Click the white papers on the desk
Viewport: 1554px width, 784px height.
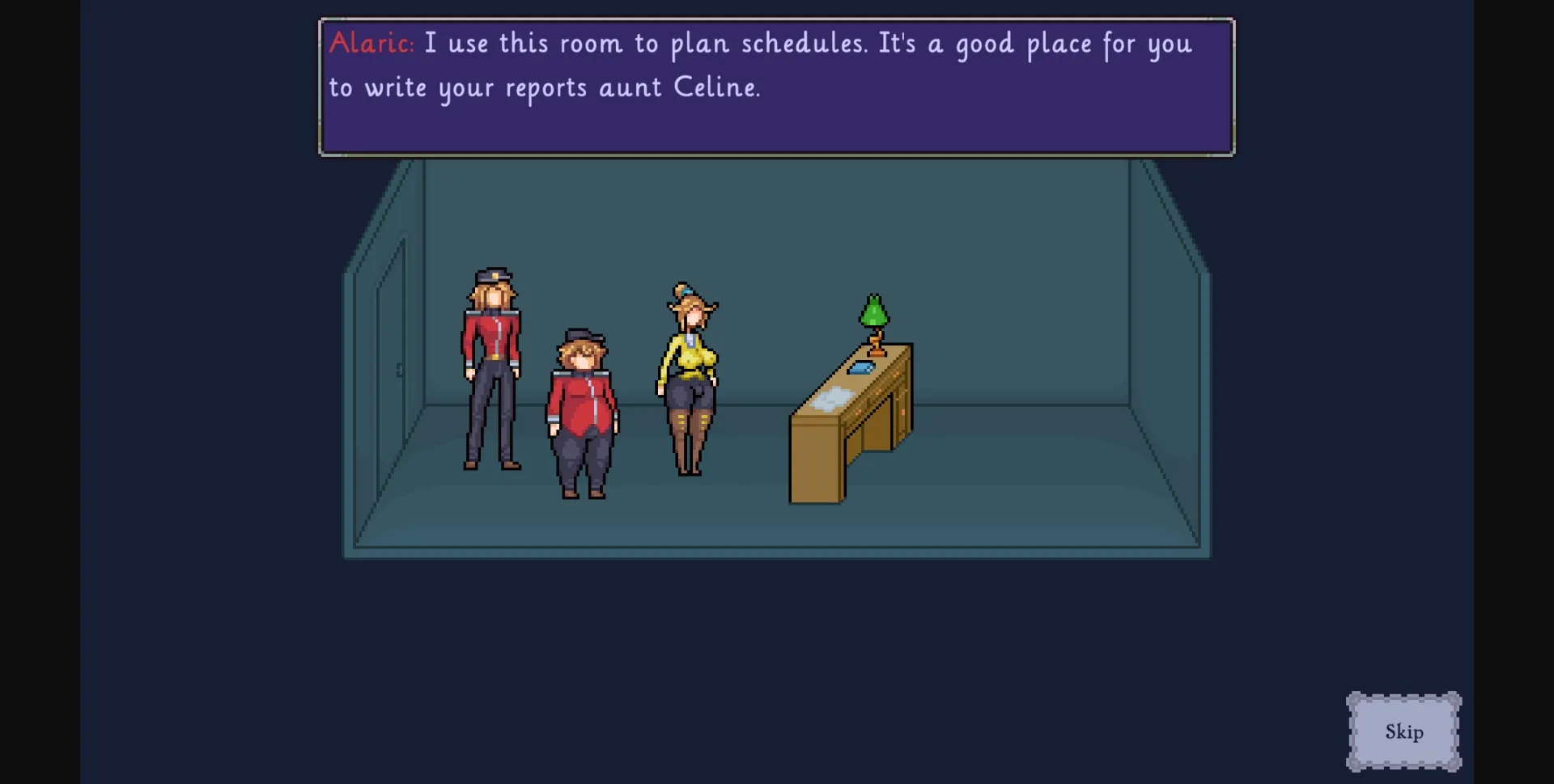point(830,398)
